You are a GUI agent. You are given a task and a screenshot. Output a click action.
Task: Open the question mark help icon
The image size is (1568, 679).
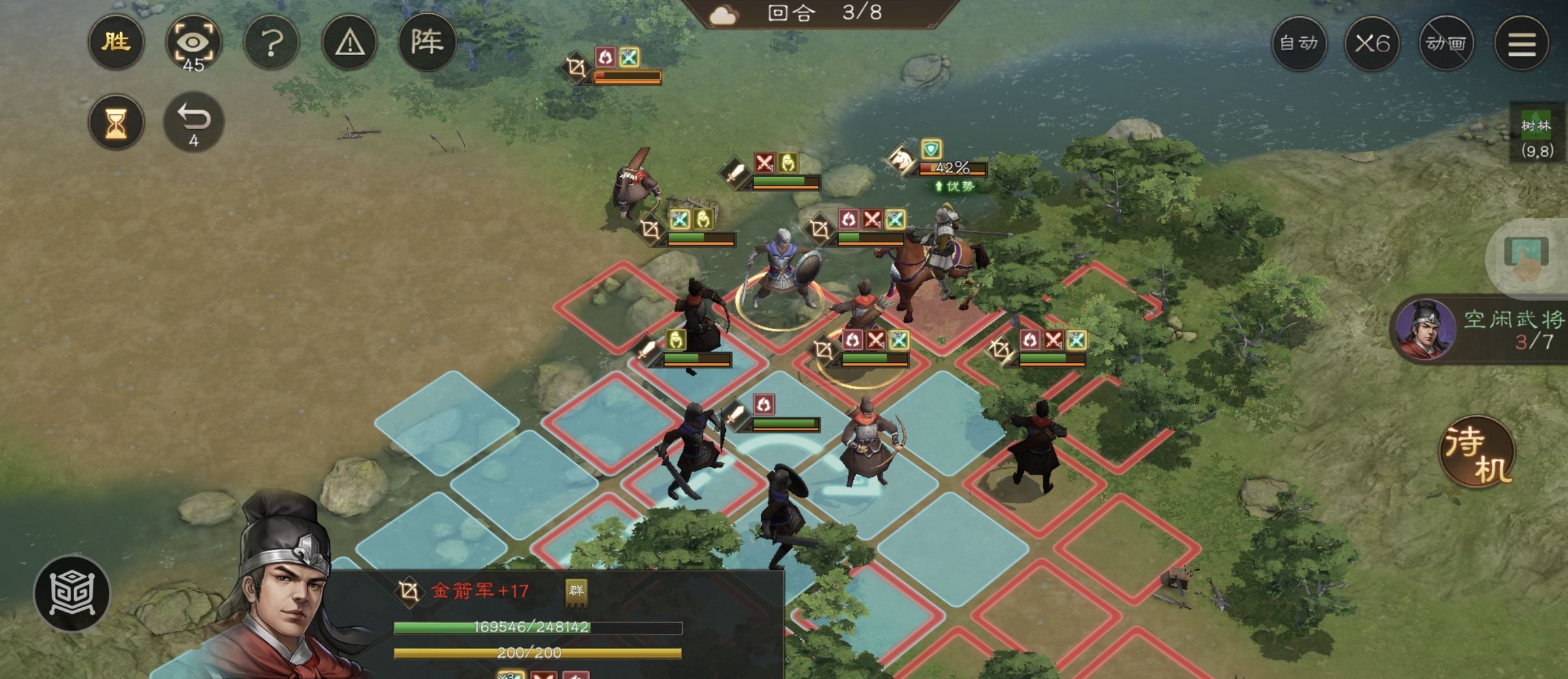(x=272, y=42)
